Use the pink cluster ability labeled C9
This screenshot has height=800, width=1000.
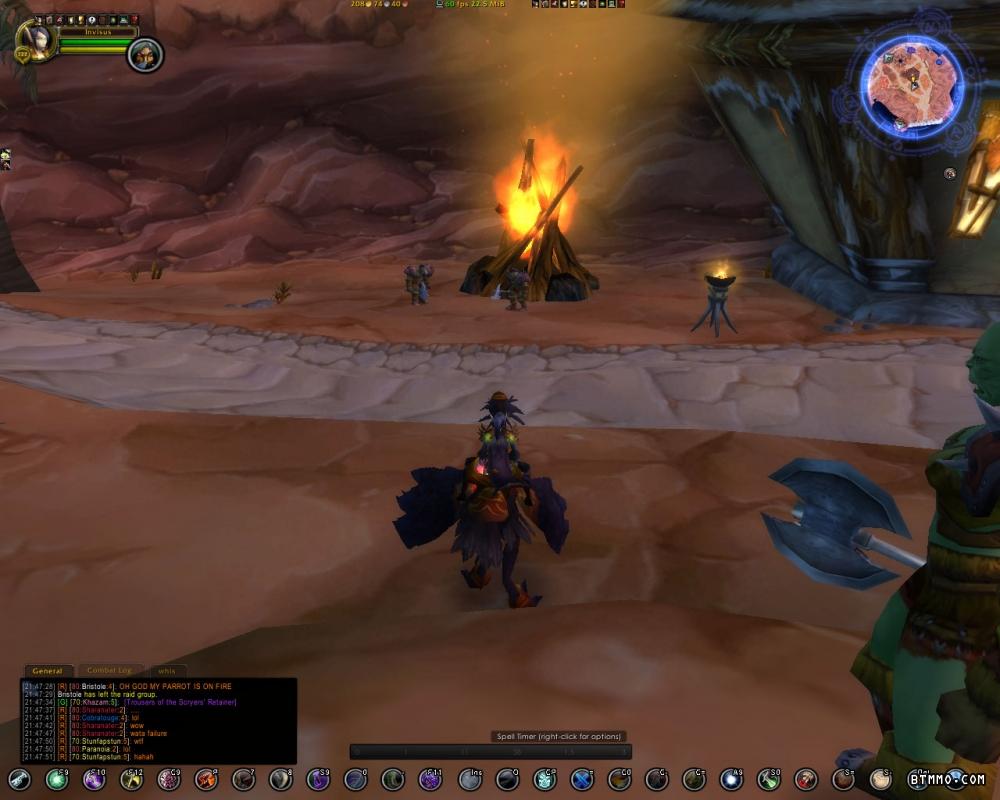[x=169, y=779]
